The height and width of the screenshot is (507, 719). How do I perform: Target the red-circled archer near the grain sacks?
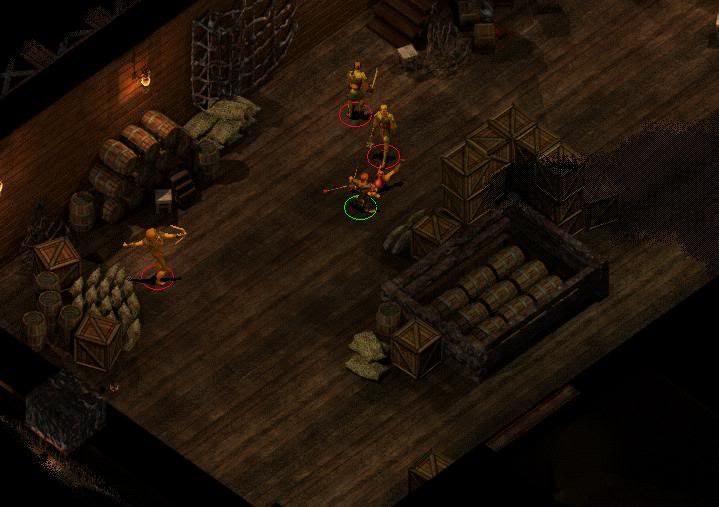click(x=154, y=254)
